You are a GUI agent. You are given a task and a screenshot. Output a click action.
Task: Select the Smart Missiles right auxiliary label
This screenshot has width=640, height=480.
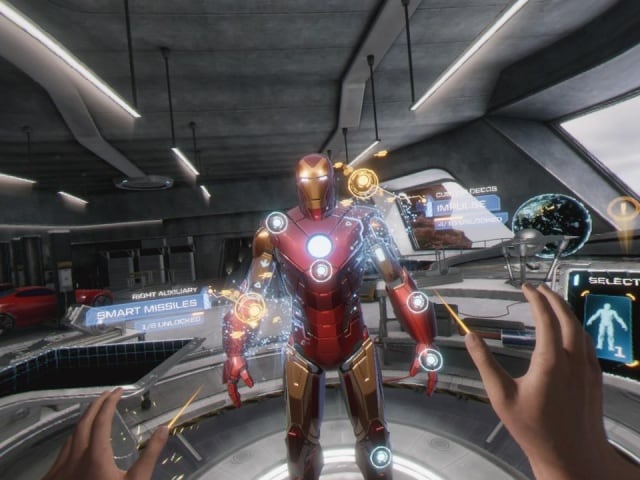146,313
